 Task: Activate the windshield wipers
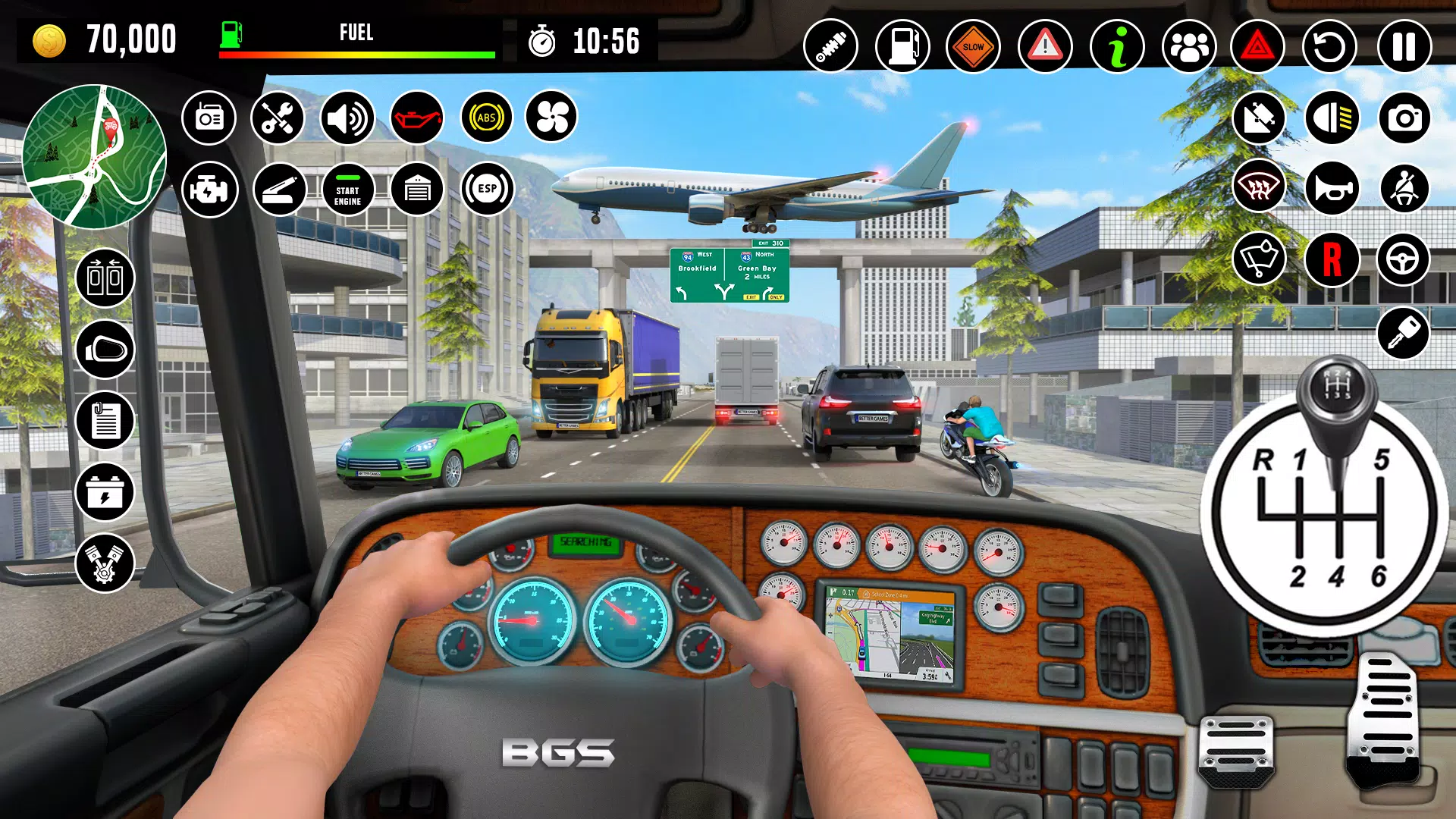point(1259,261)
